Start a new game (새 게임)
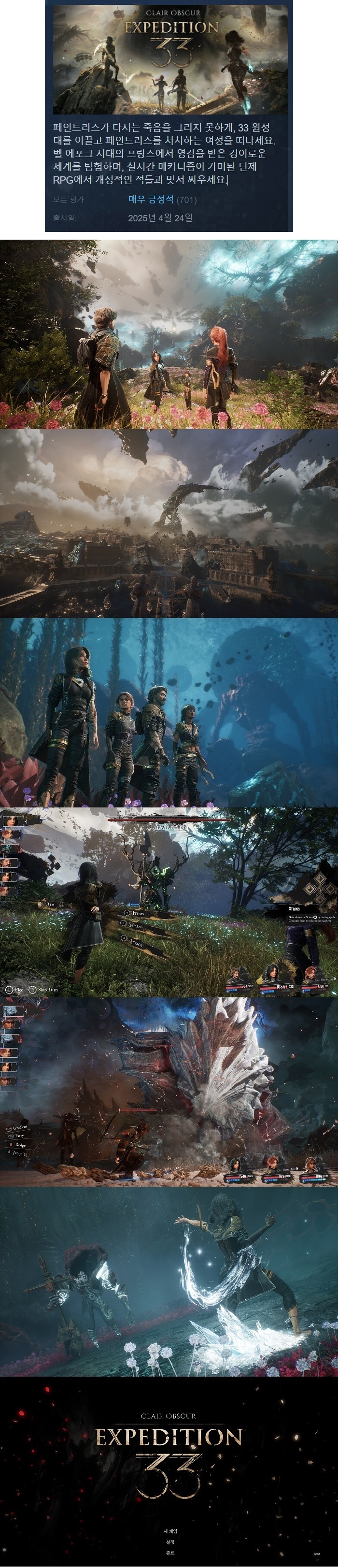The image size is (338, 1568). (x=169, y=1531)
